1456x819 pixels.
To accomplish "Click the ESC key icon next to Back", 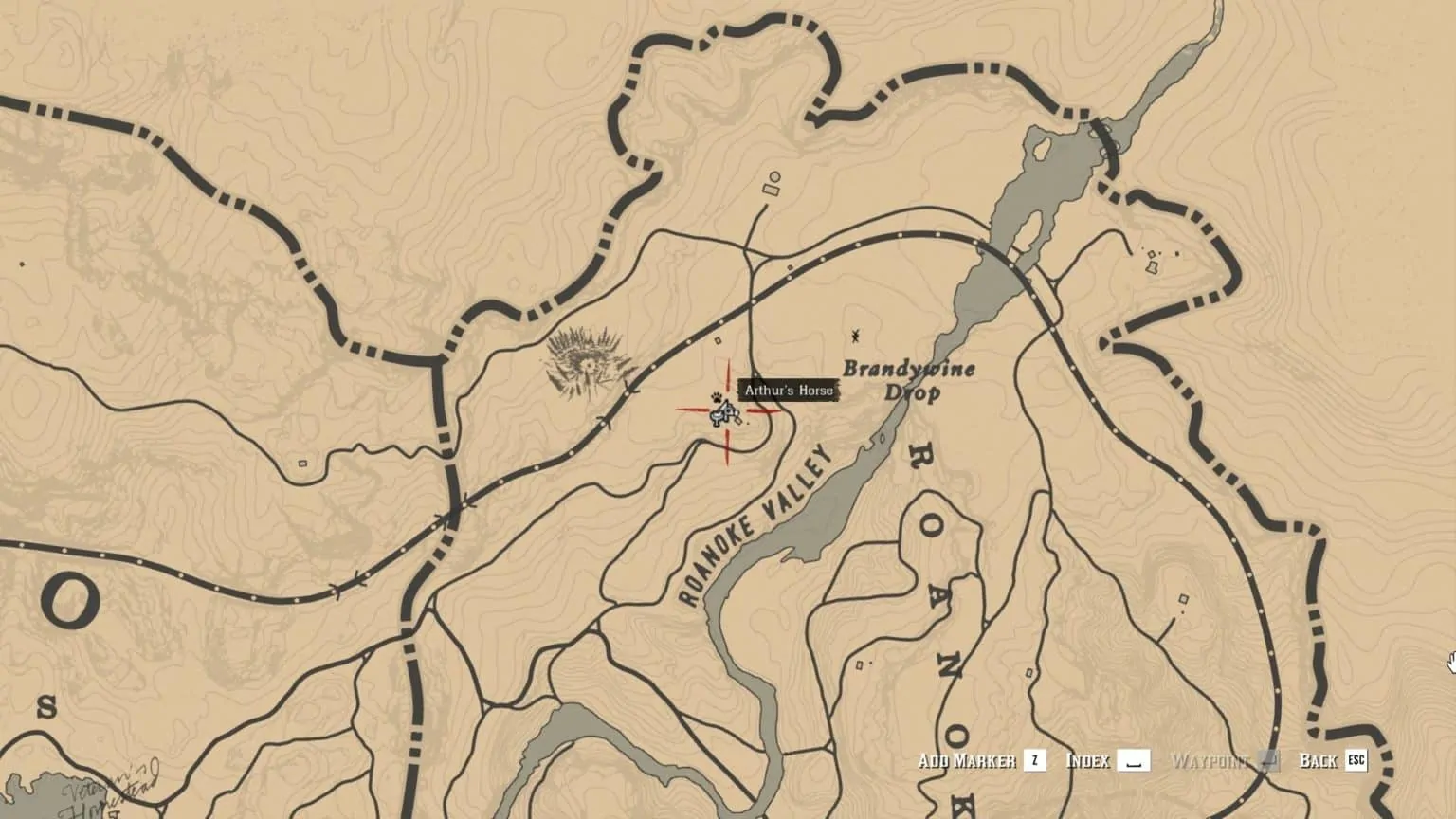I will tap(1354, 759).
